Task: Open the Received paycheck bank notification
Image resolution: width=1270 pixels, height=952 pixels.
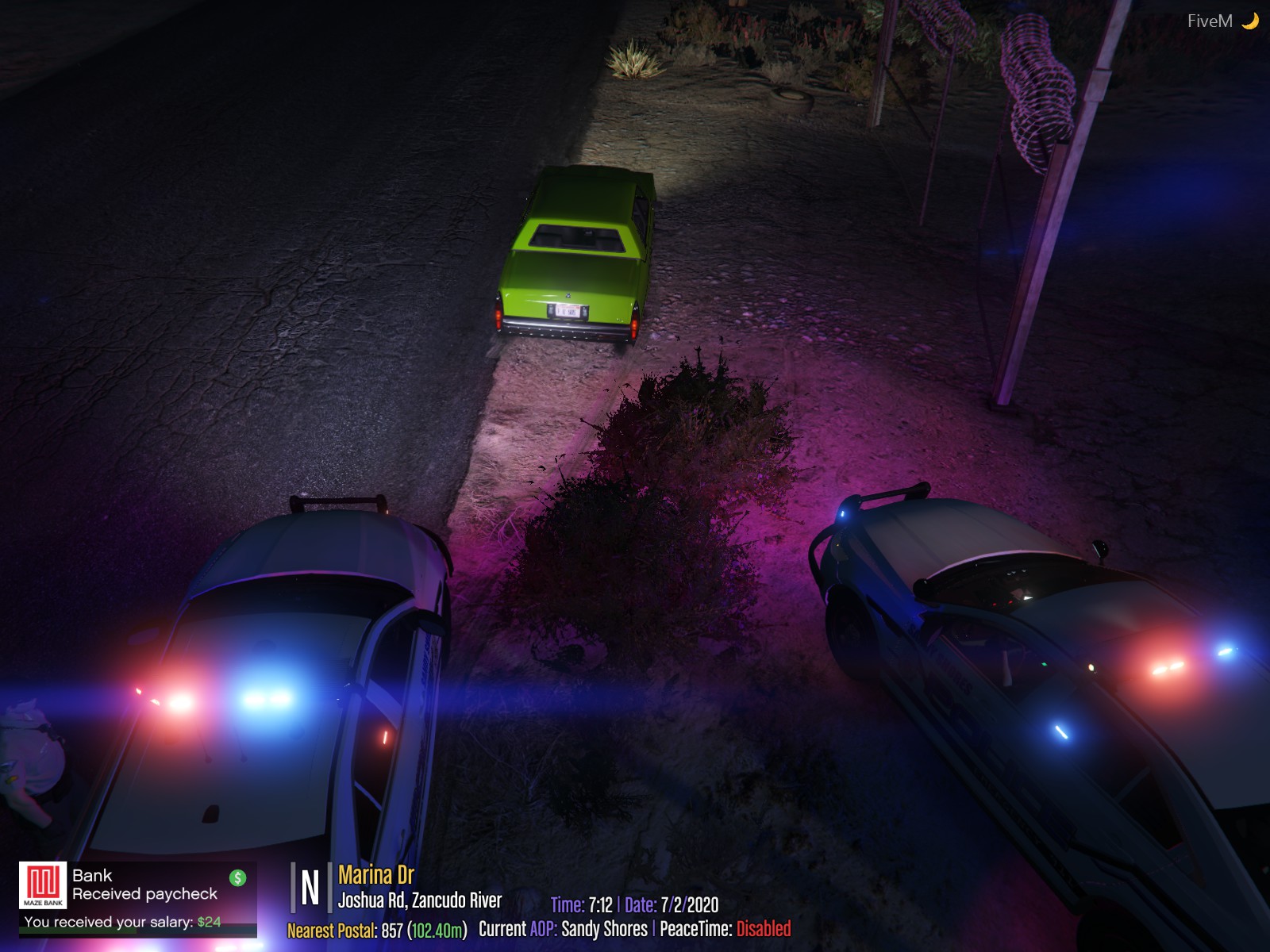Action: [x=144, y=894]
